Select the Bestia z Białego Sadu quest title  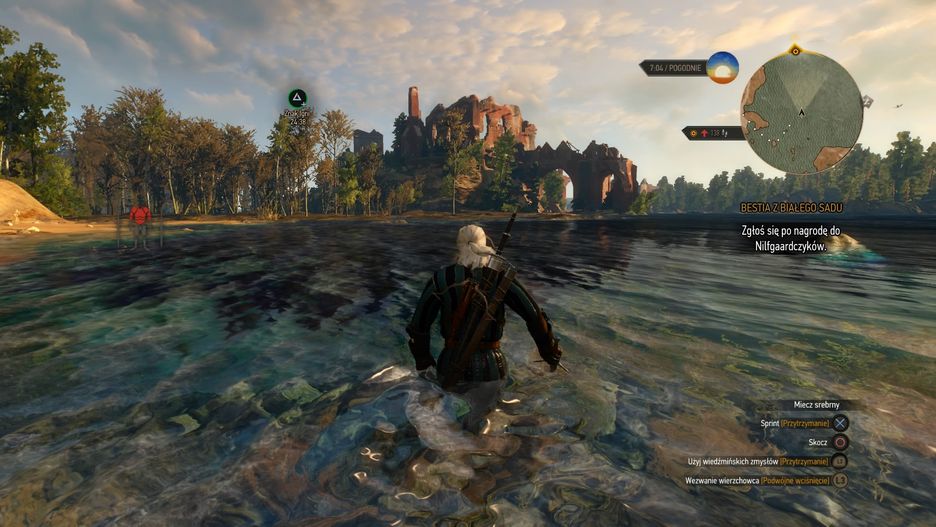(790, 207)
